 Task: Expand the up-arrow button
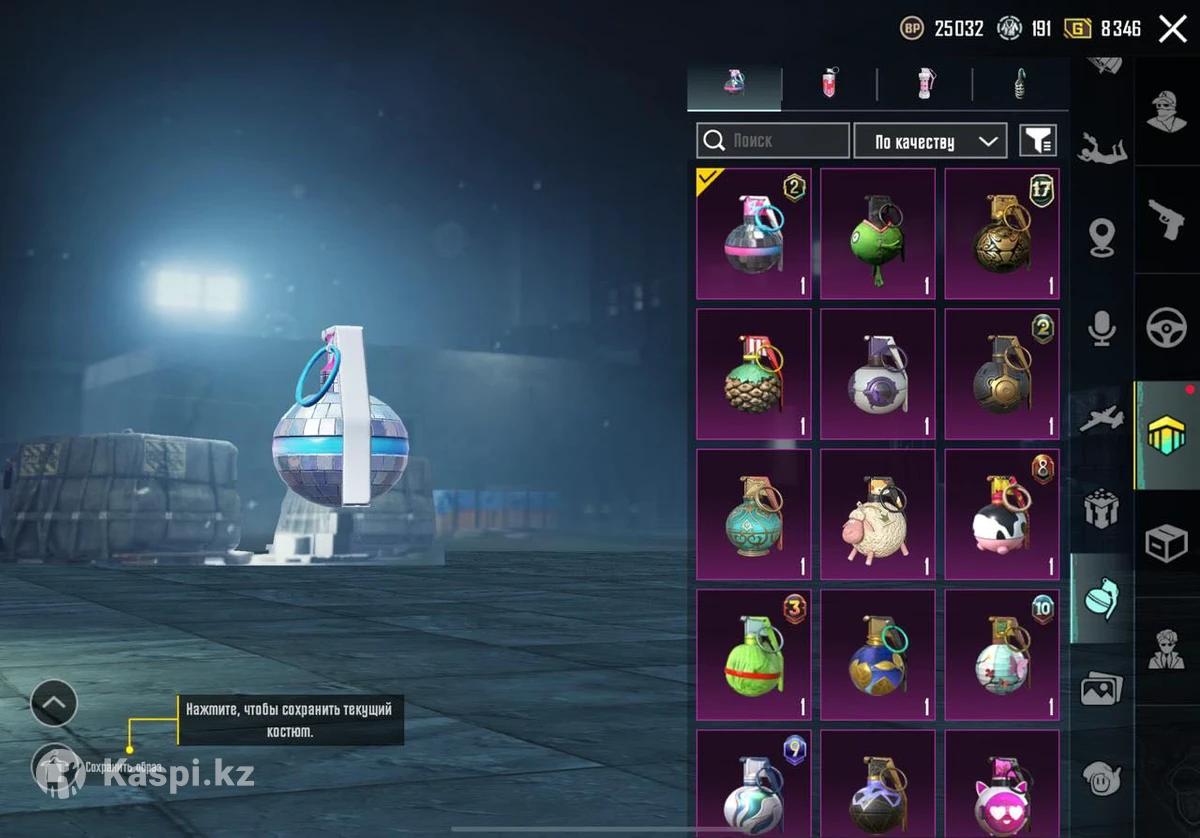pyautogui.click(x=54, y=703)
